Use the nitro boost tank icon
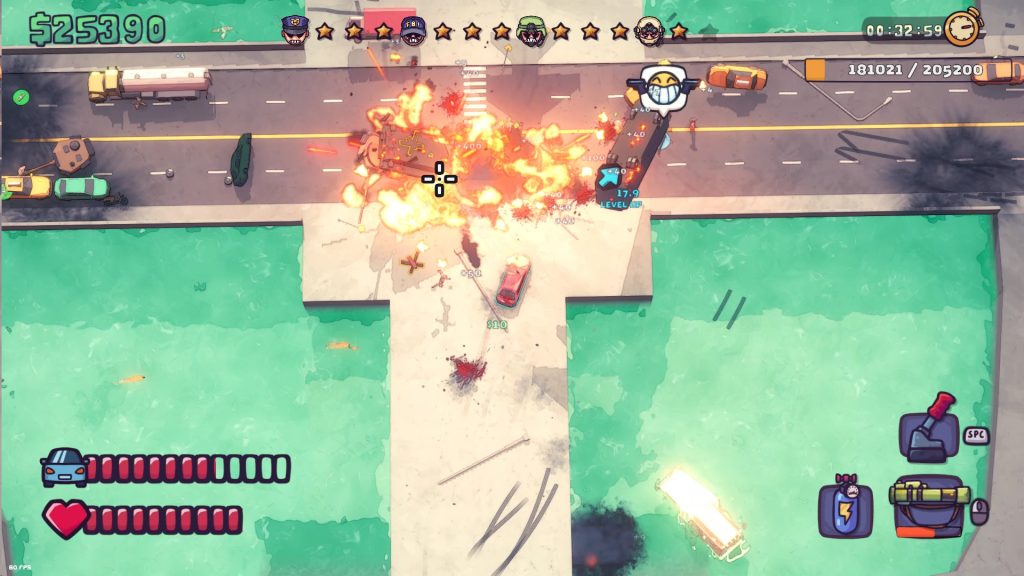This screenshot has height=576, width=1024. 847,507
